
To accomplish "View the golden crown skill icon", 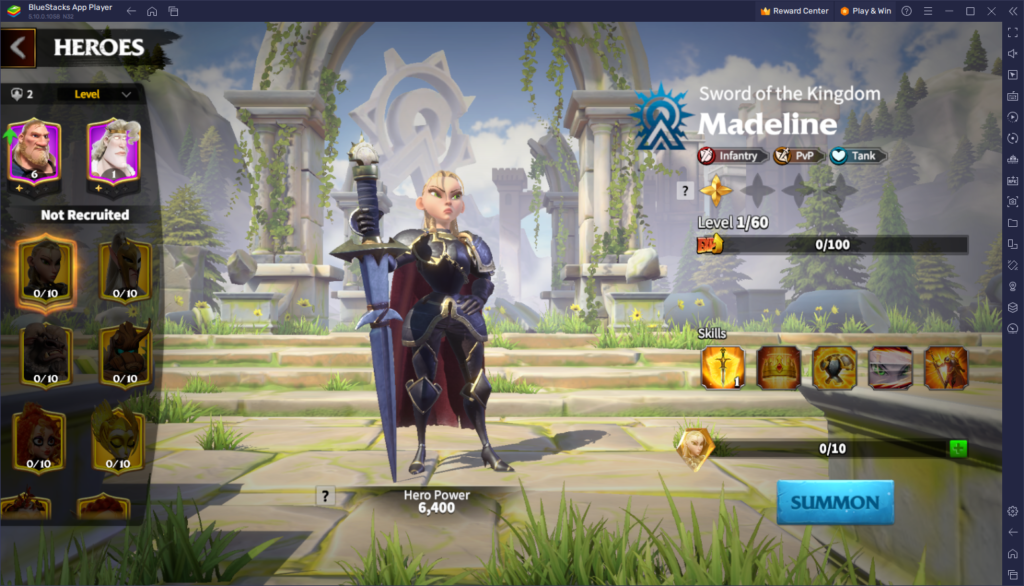I will (778, 367).
